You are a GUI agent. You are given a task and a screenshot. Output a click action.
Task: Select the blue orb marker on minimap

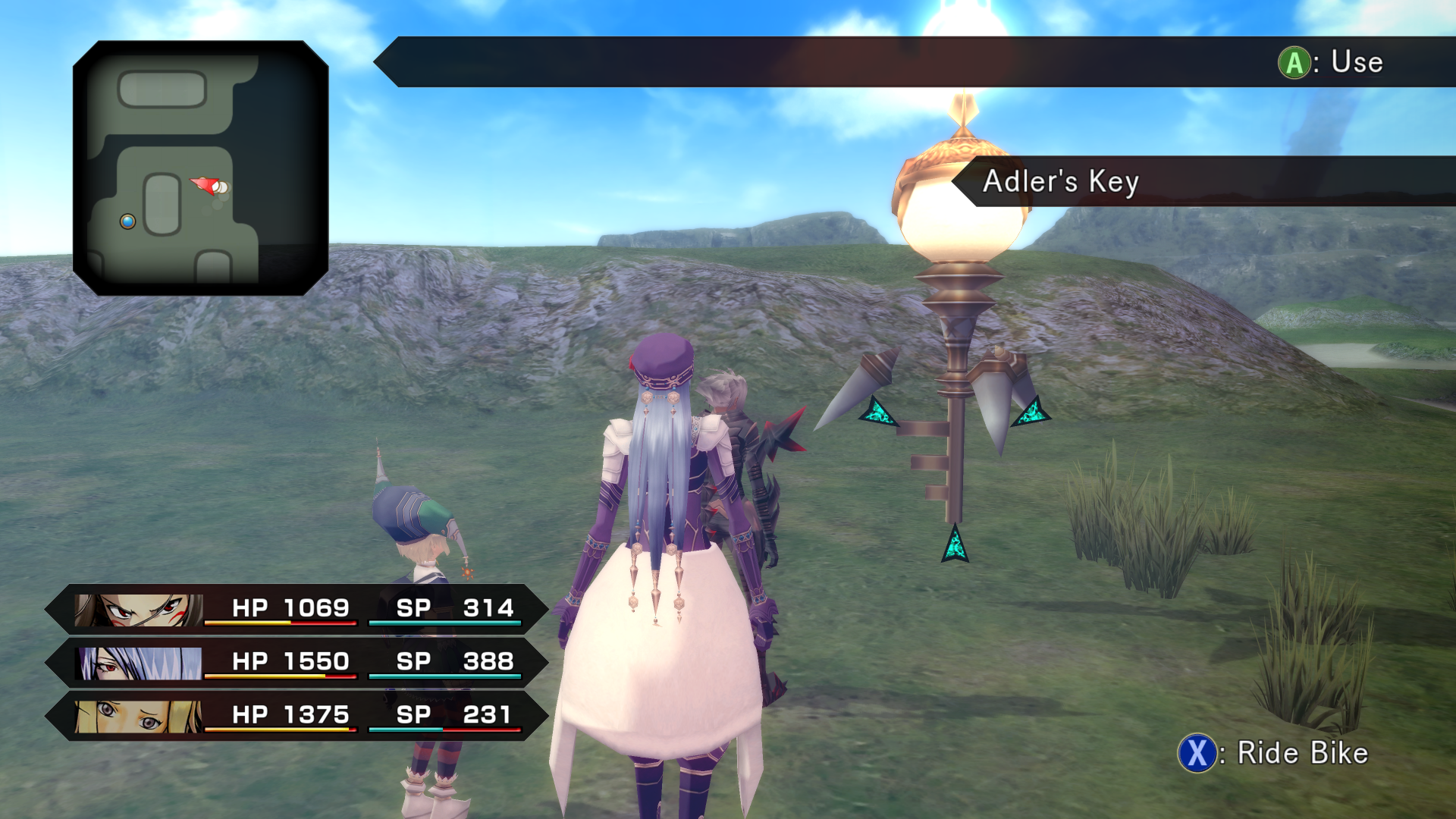point(127,221)
